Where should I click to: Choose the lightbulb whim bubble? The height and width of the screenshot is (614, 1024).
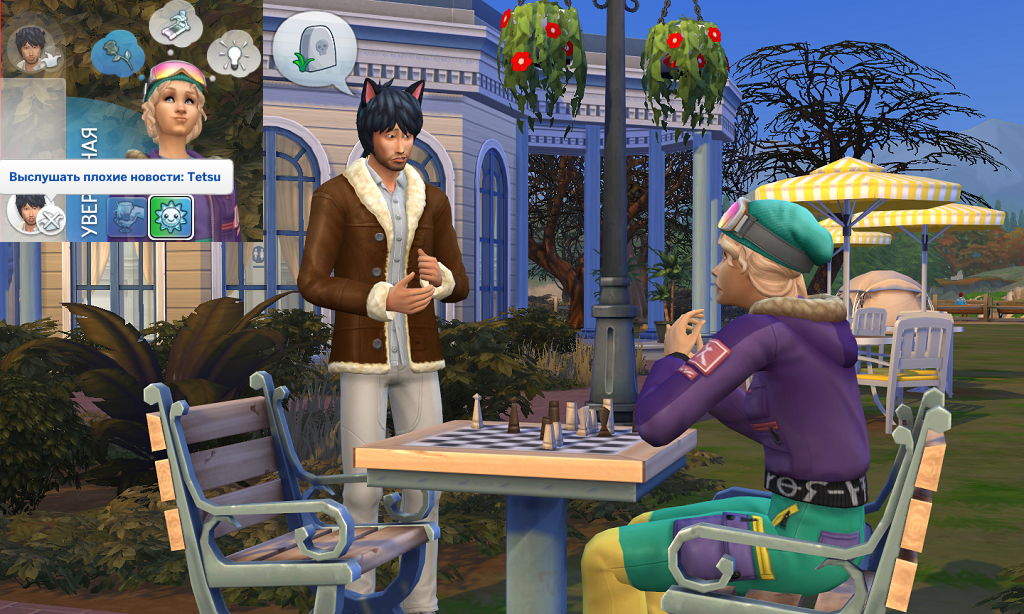click(233, 53)
